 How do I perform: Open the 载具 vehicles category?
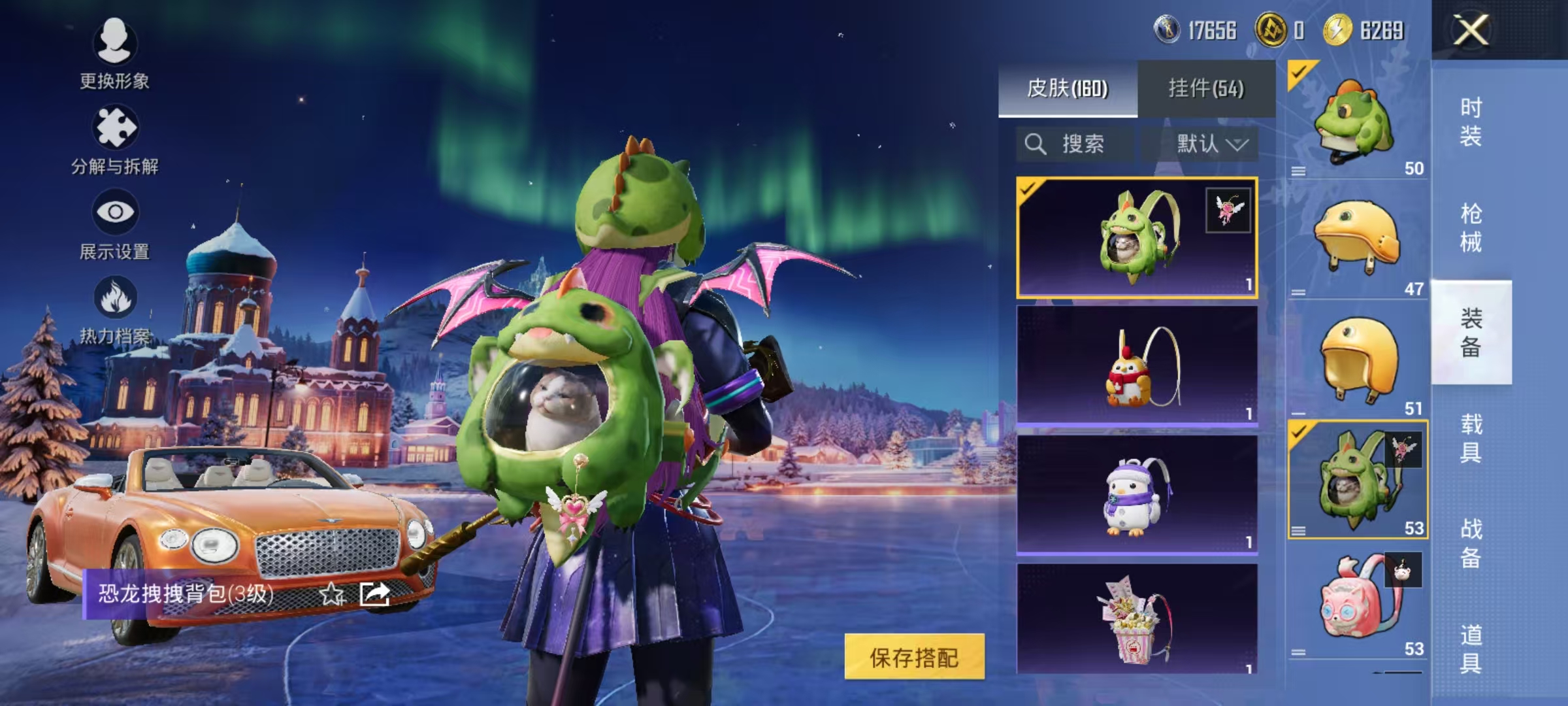pyautogui.click(x=1471, y=438)
